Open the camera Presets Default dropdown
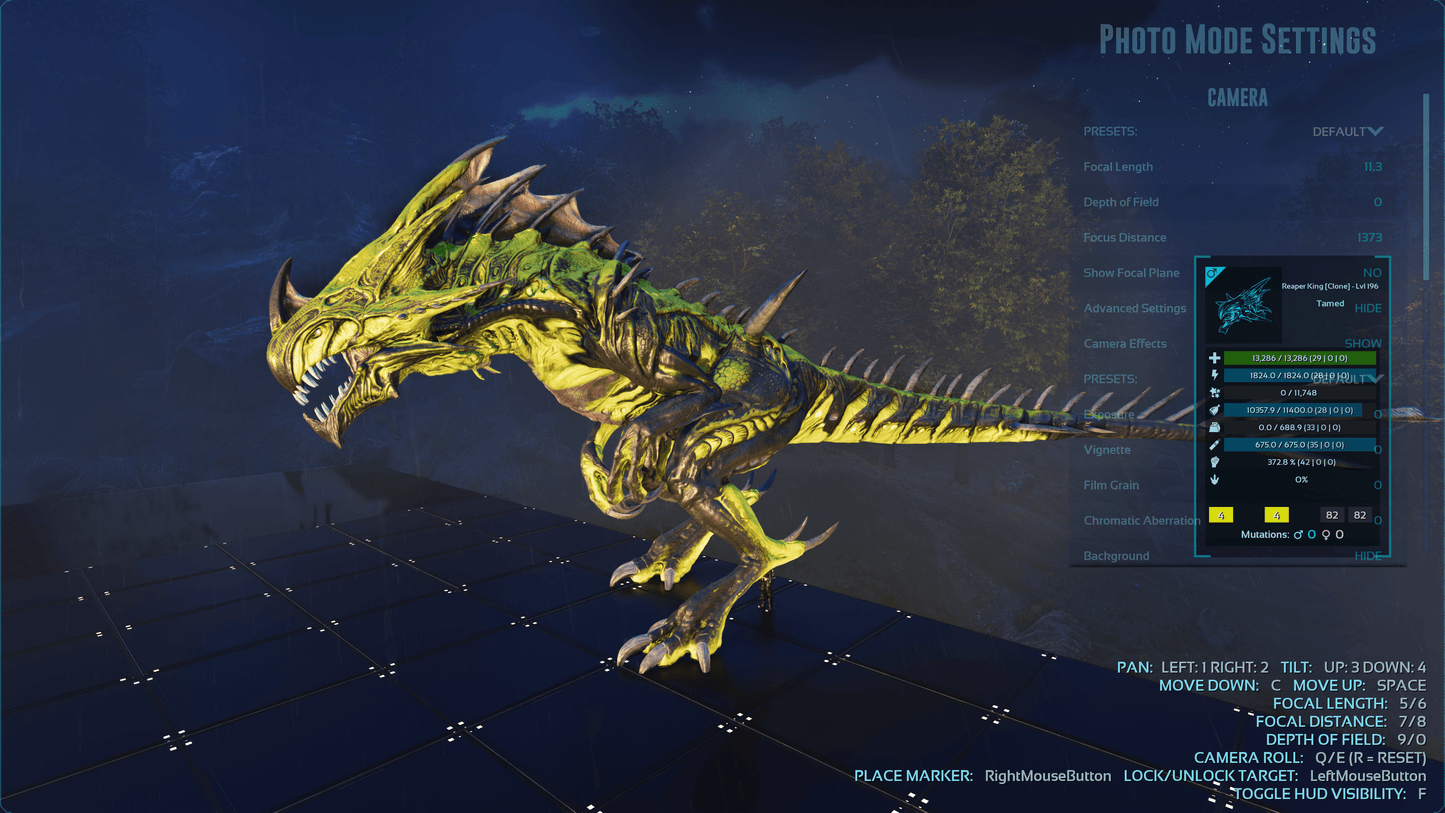The width and height of the screenshot is (1445, 813). [x=1347, y=131]
